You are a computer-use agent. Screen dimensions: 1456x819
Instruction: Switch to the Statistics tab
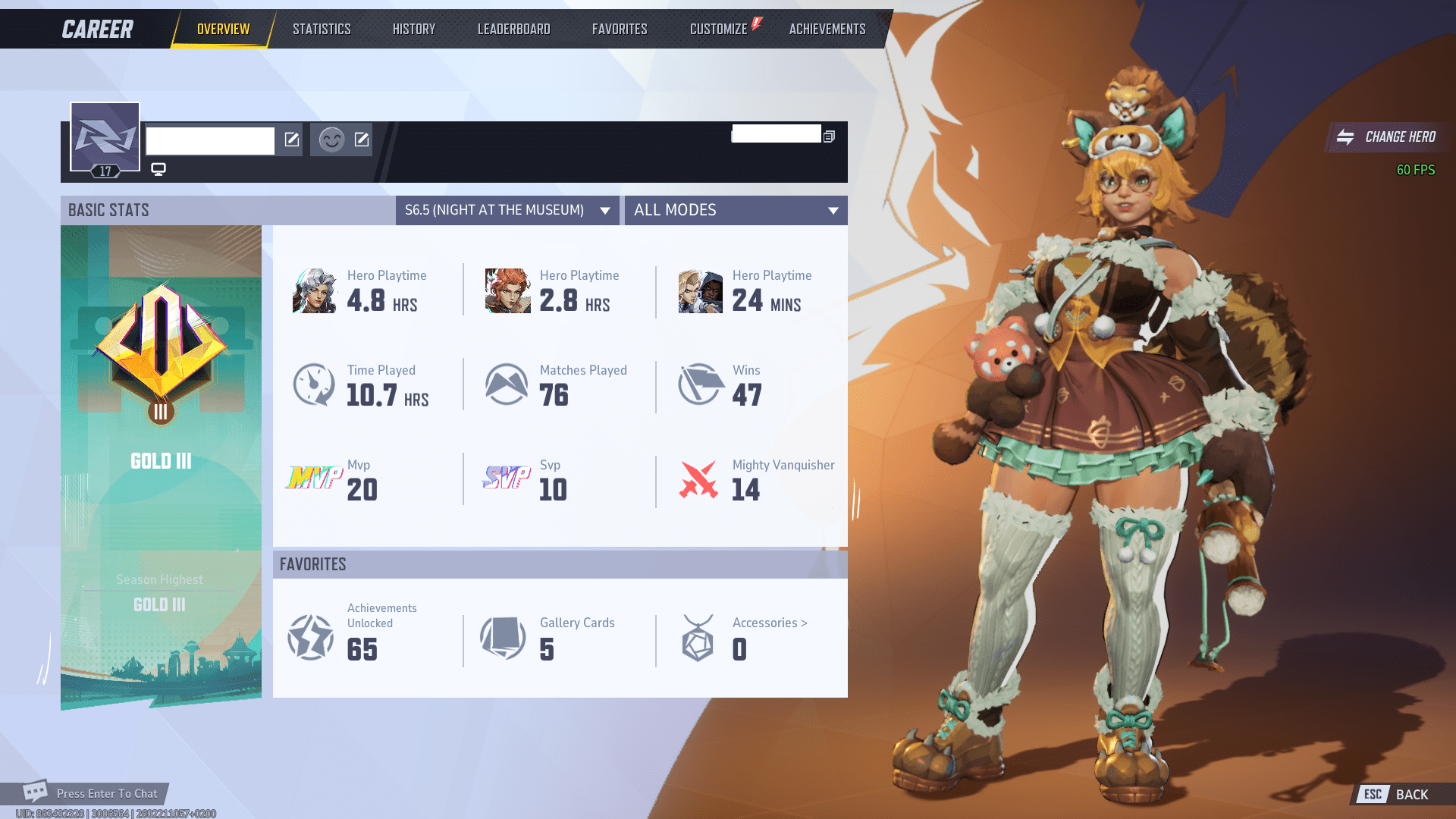(x=322, y=28)
